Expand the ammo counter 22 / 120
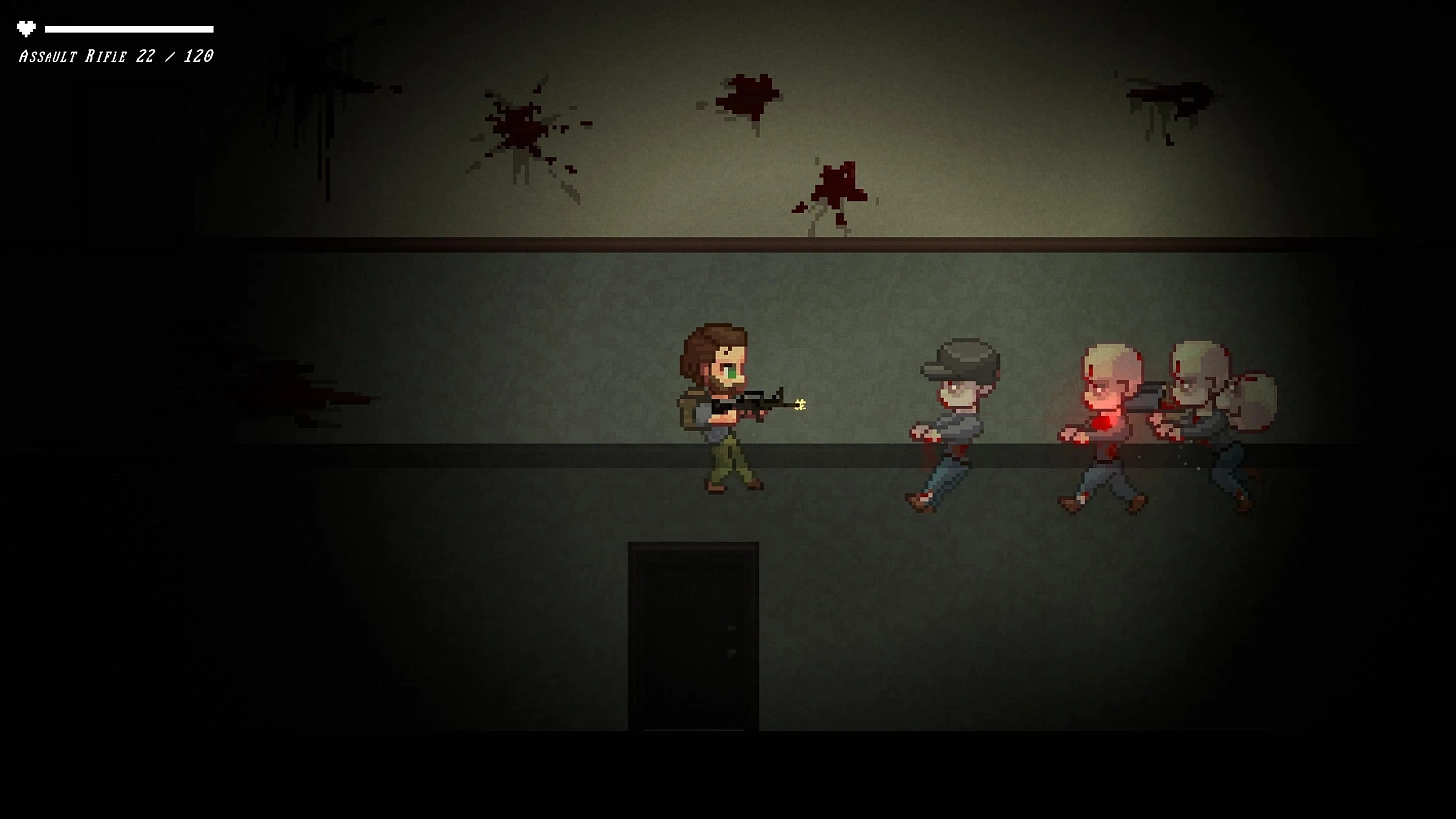 (x=175, y=56)
